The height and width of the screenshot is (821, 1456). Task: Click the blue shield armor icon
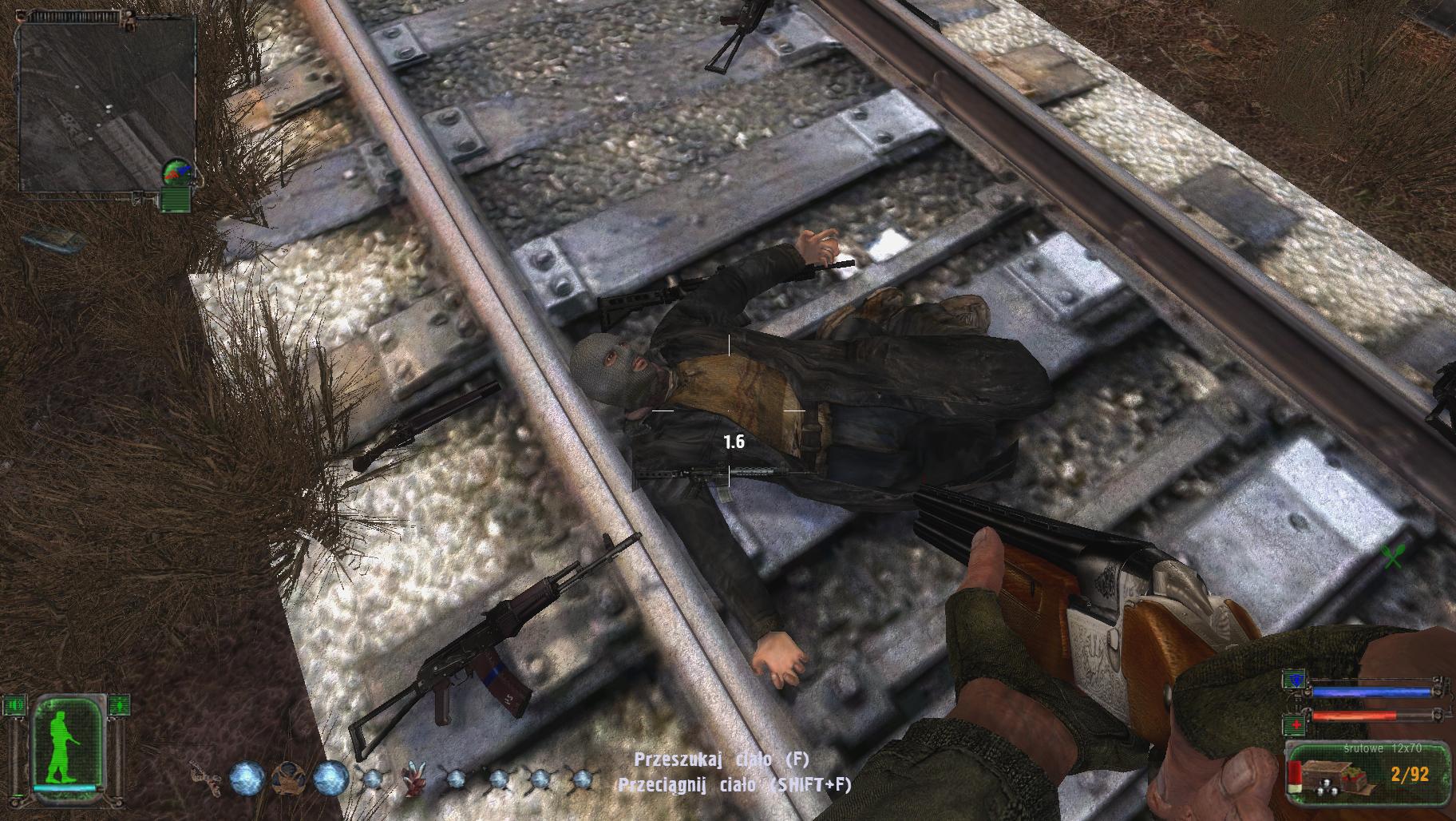(x=1292, y=679)
